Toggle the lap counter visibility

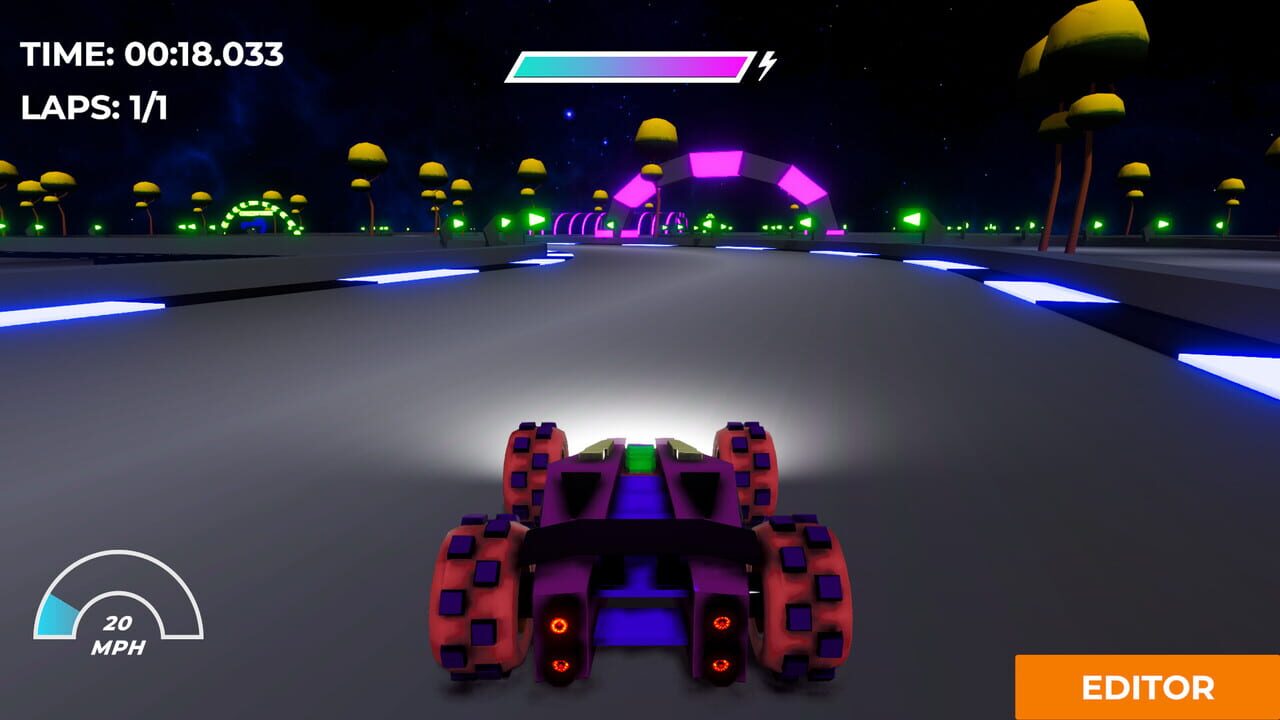click(x=95, y=104)
